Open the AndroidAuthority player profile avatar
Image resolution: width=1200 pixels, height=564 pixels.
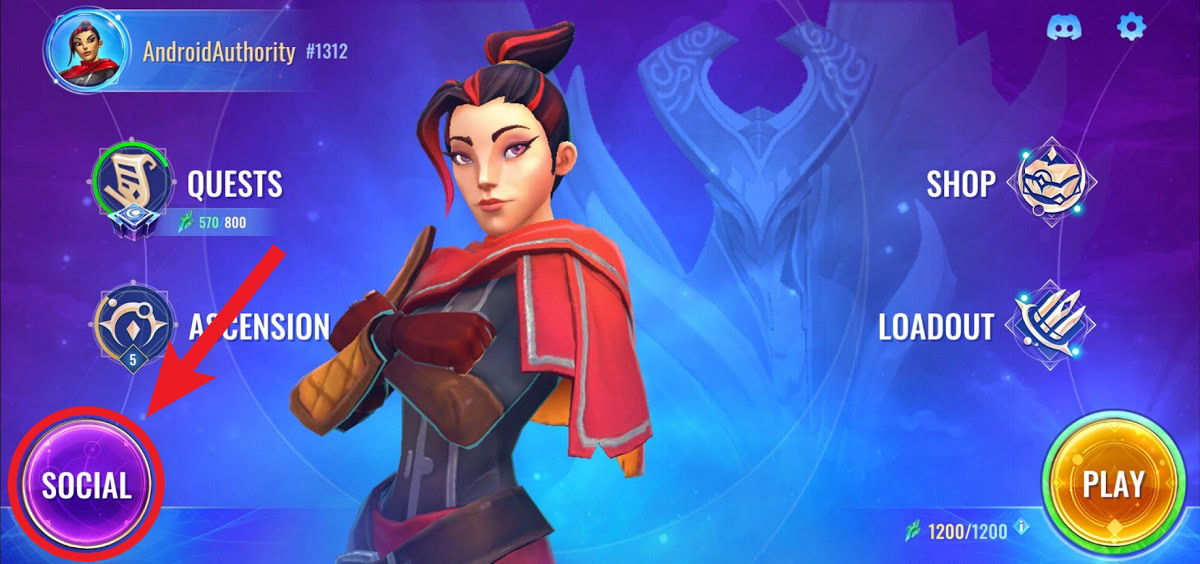88,52
